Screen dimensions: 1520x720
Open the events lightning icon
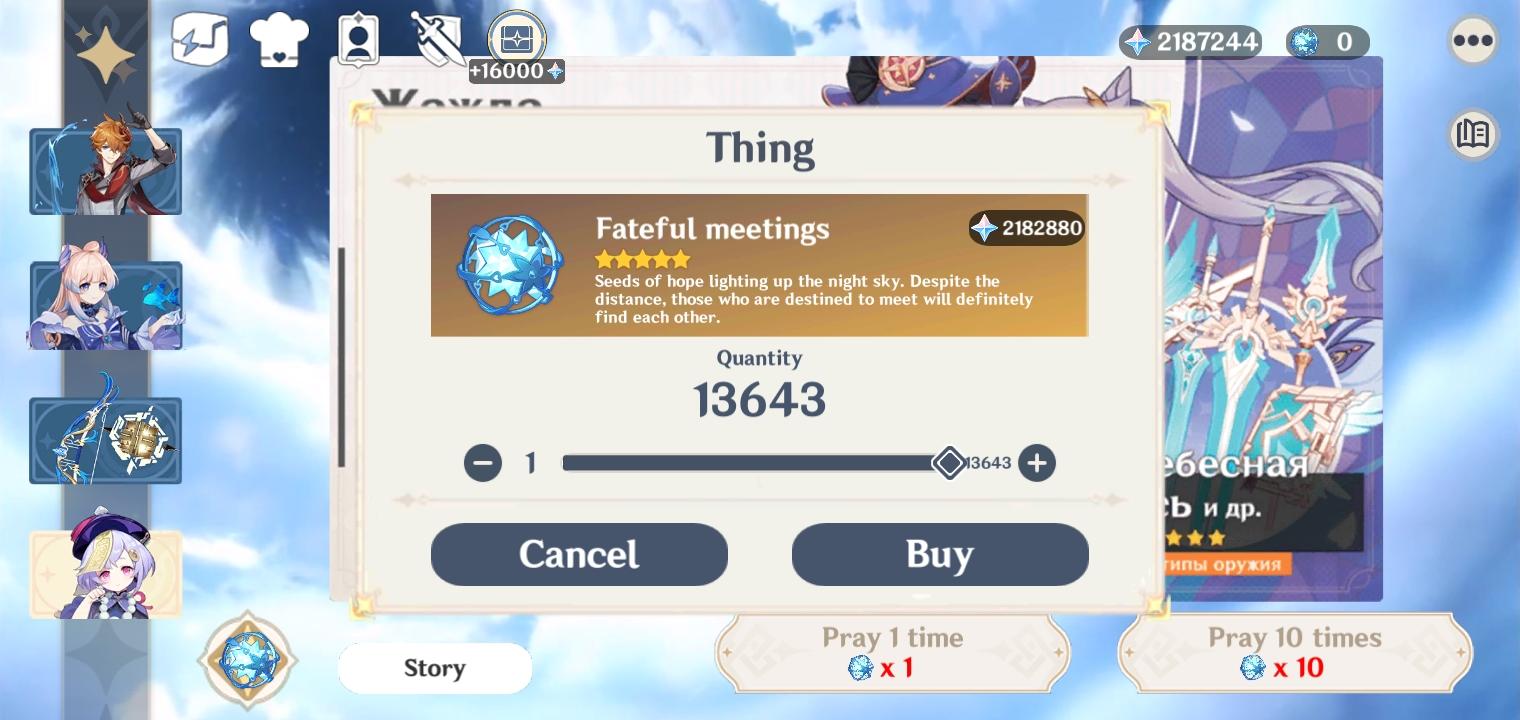point(200,38)
